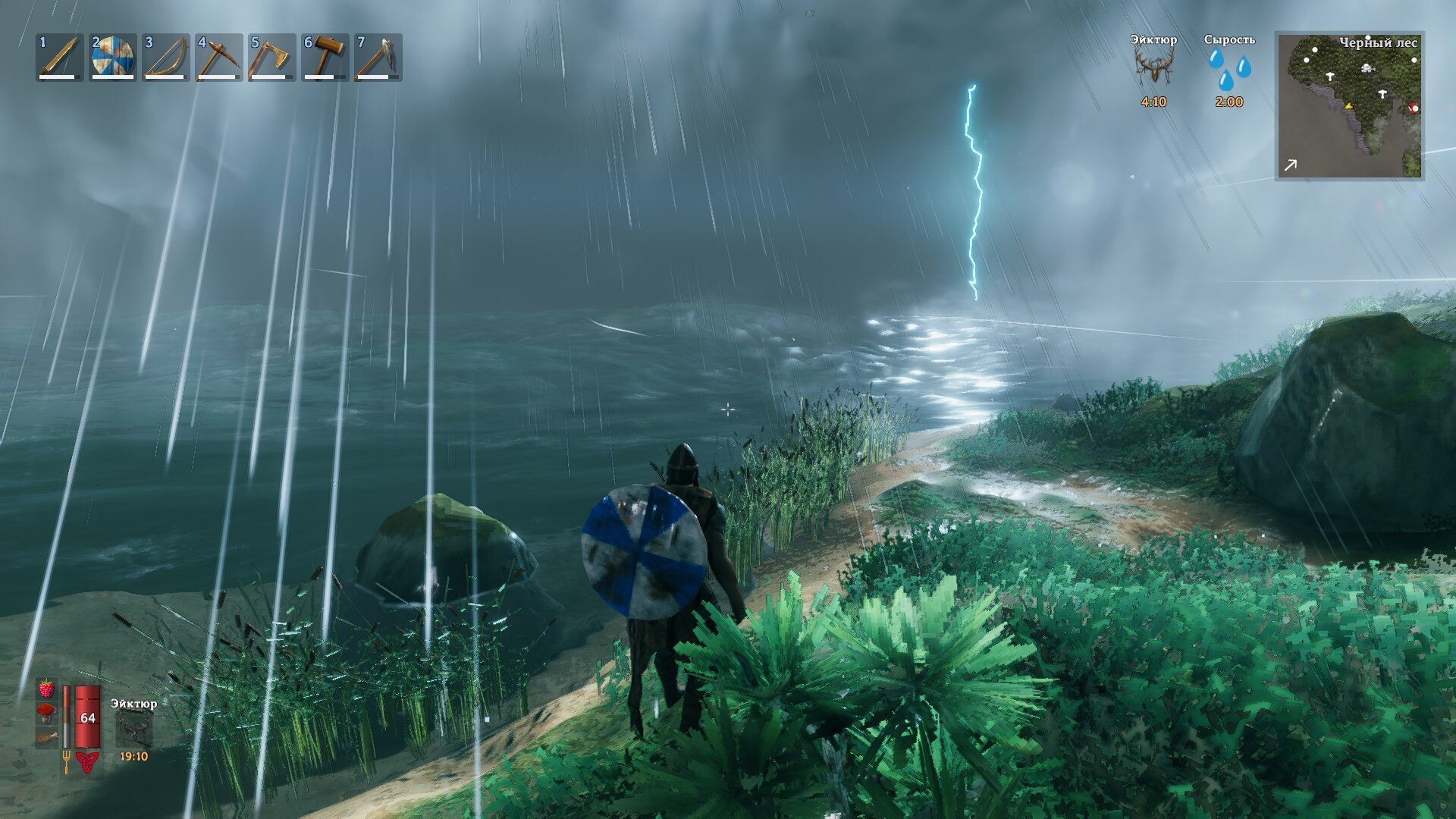Click the raspberry food icon
The height and width of the screenshot is (819, 1456).
tap(47, 689)
